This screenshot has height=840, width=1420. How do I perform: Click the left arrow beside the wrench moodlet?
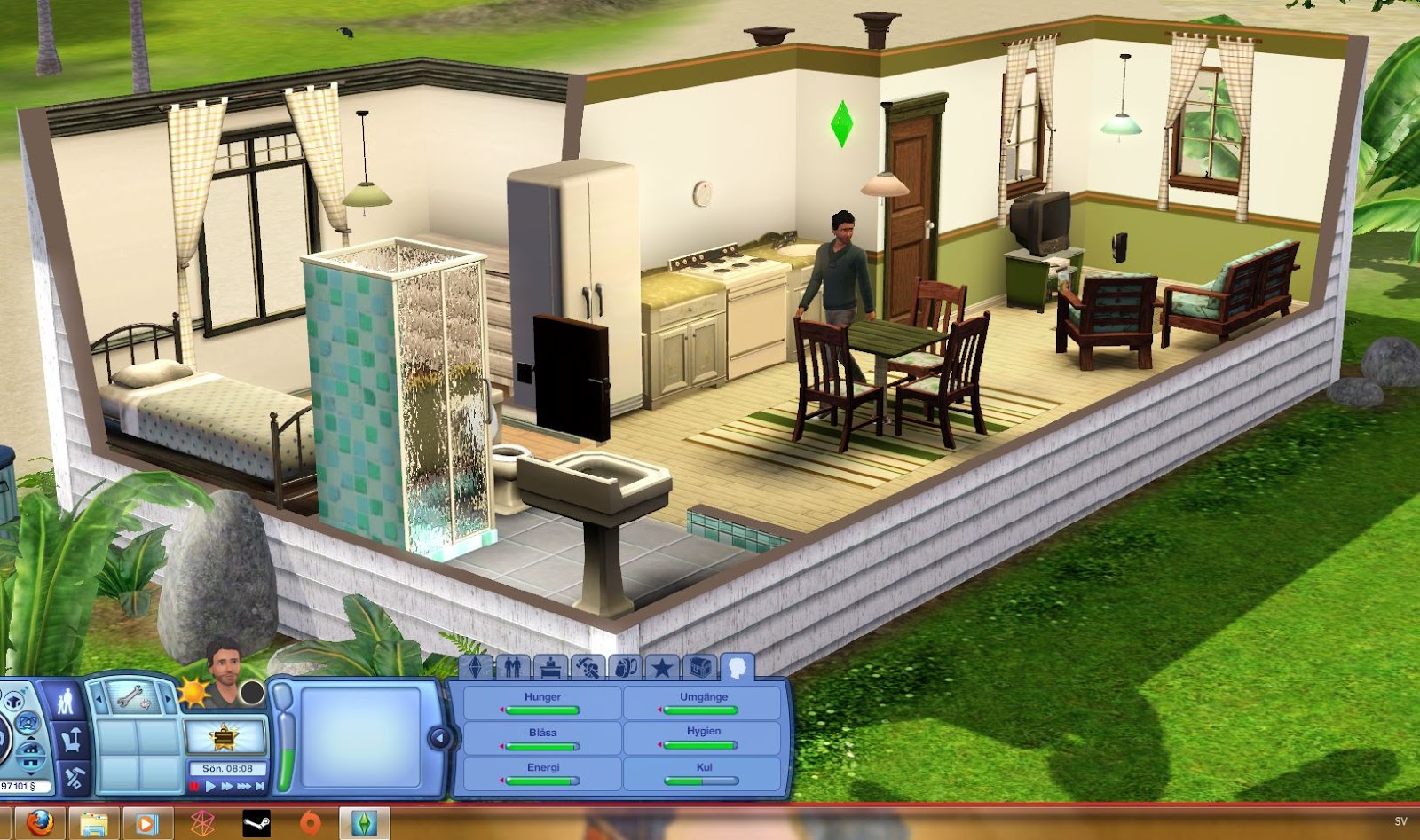[x=99, y=697]
